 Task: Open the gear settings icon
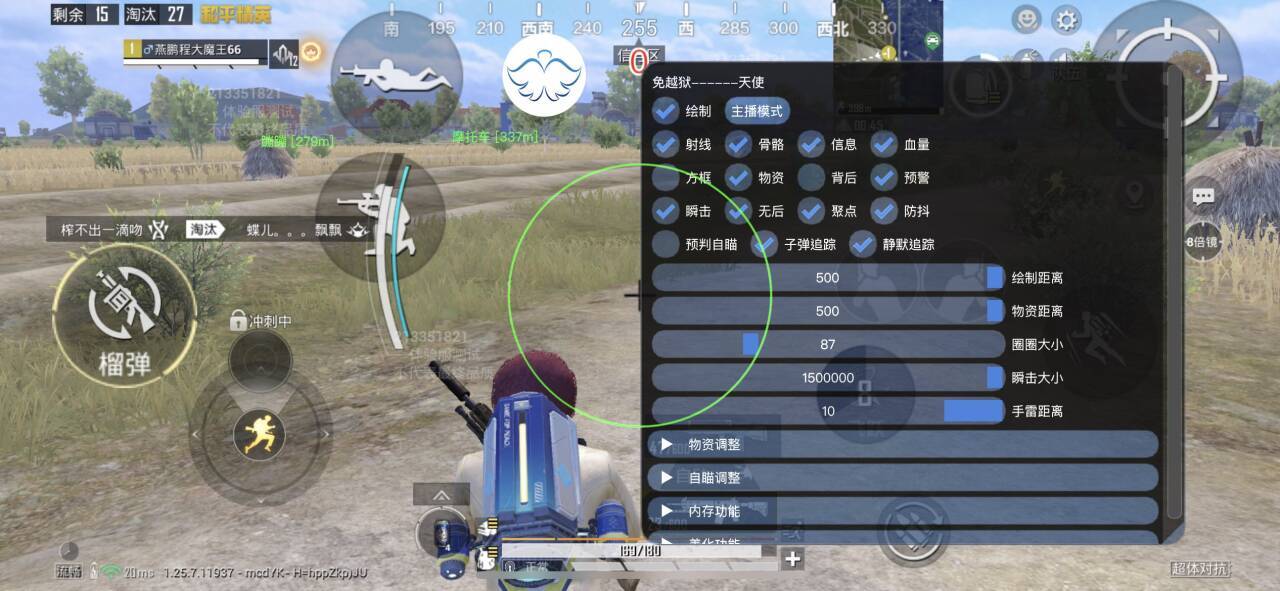click(1067, 20)
